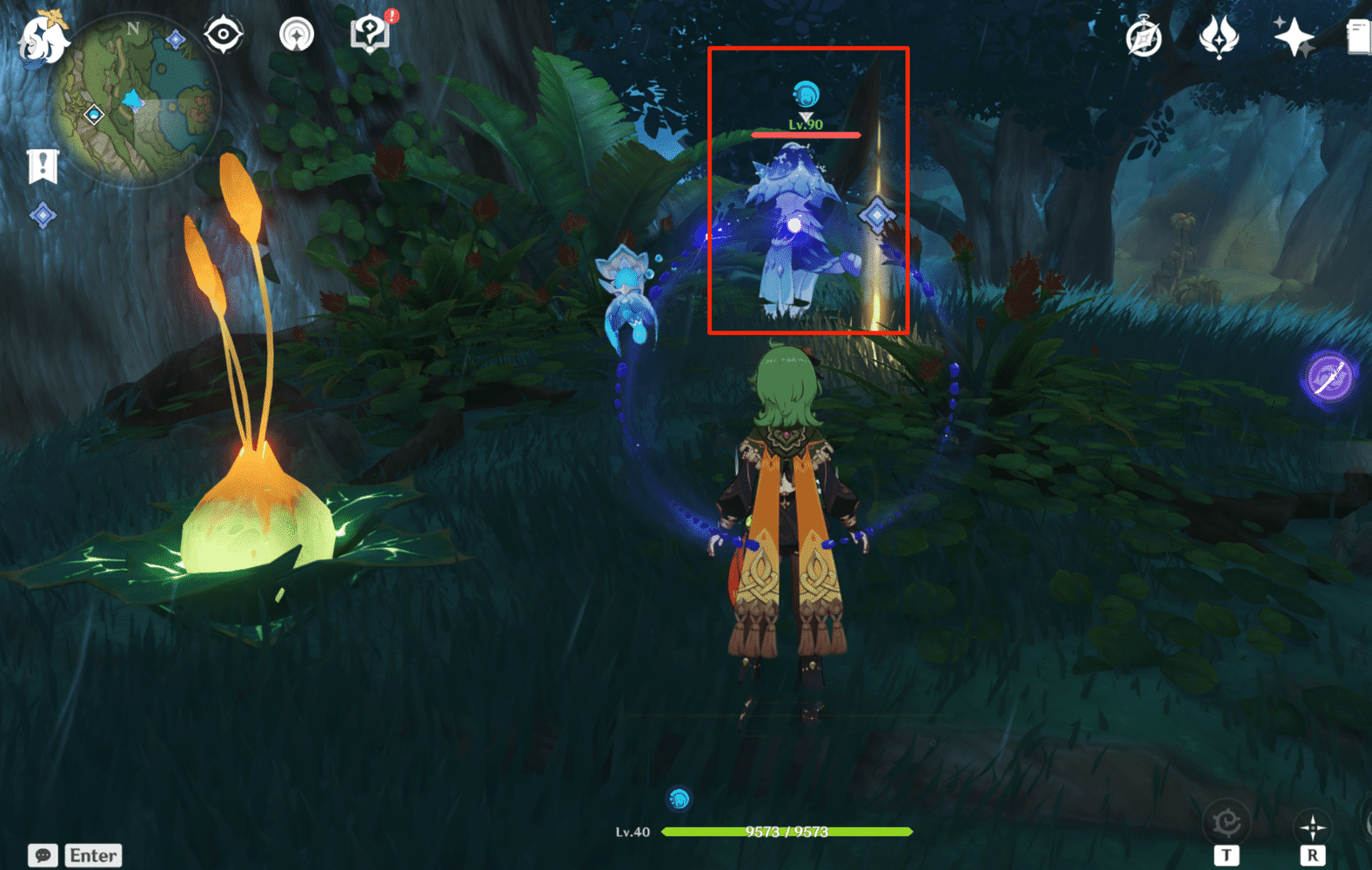Click the Lv.40 green HP bar
Screen dimensions: 1372x870
787,832
